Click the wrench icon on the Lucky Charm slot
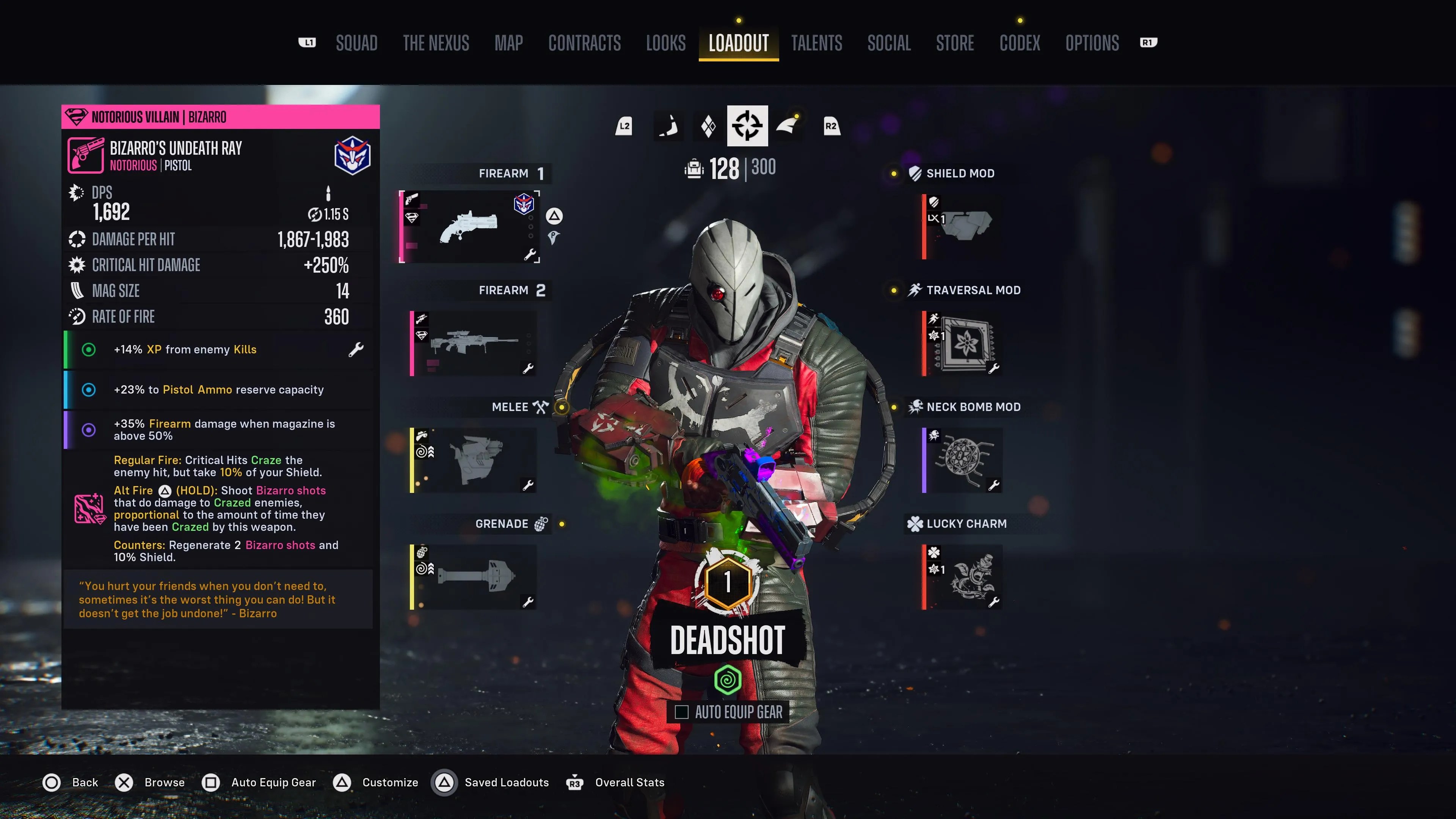 994,602
